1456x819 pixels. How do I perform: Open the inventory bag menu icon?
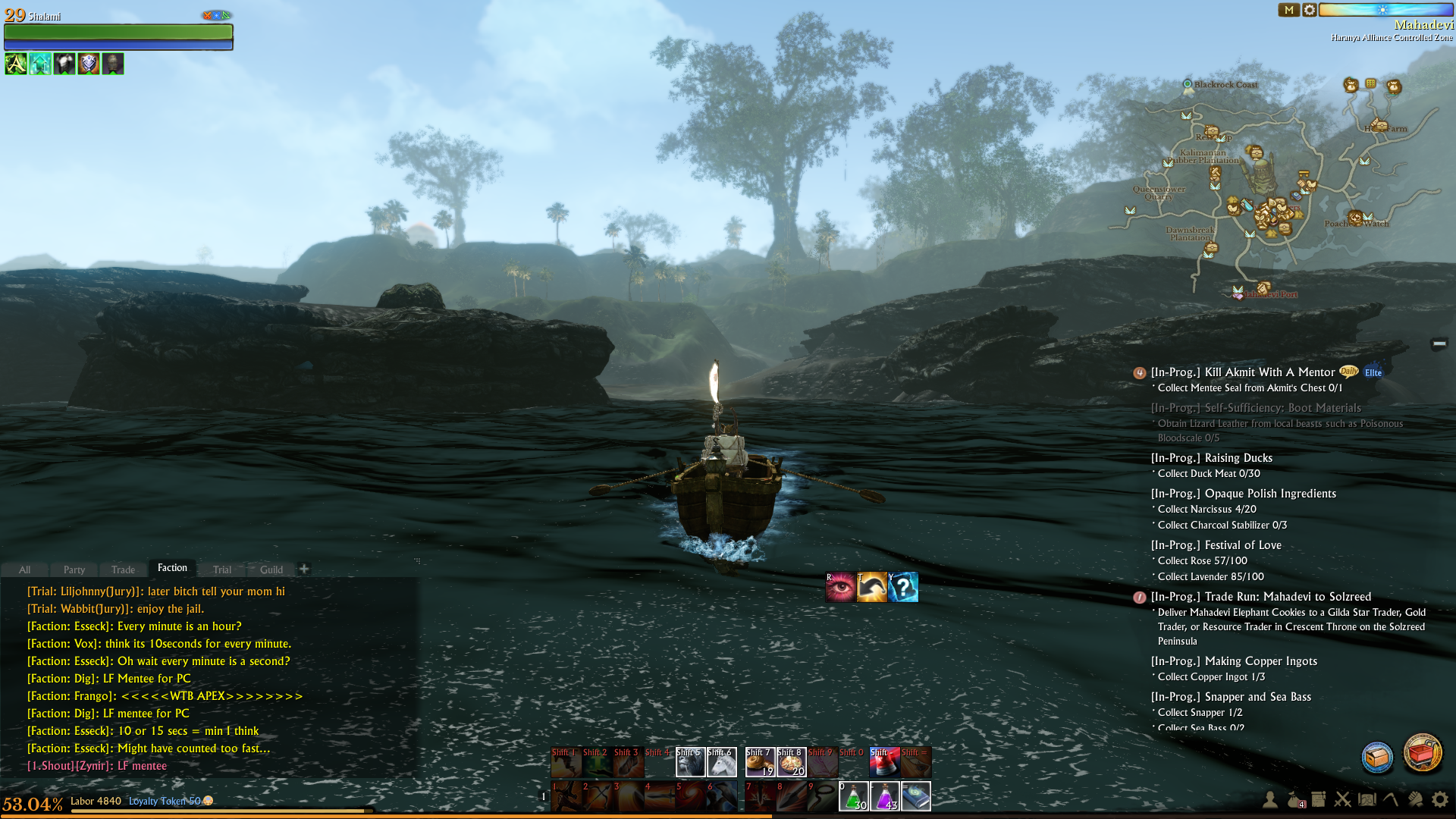pos(1294,799)
